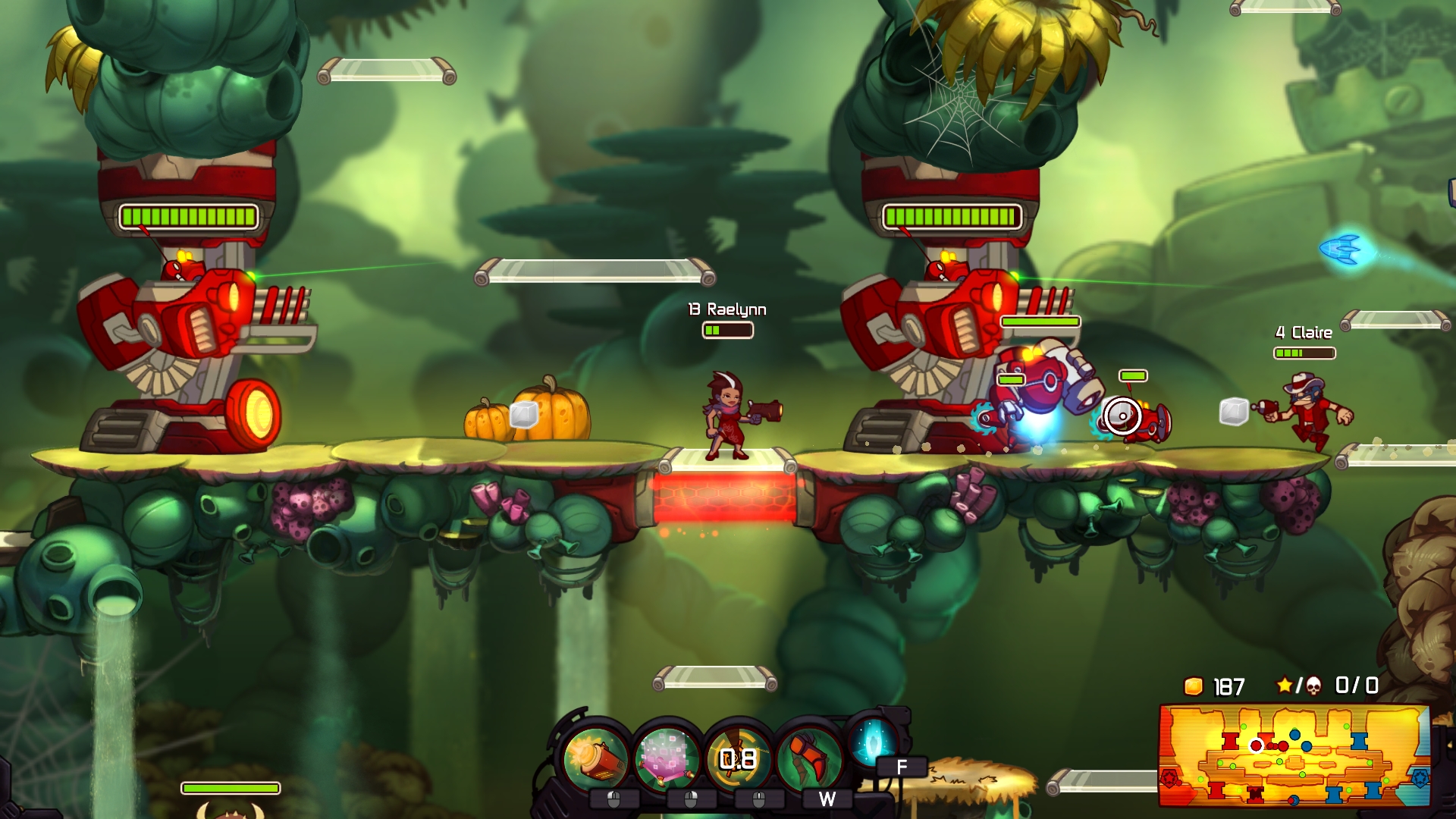Click the mouse icon under the cooldown ability

click(x=758, y=798)
